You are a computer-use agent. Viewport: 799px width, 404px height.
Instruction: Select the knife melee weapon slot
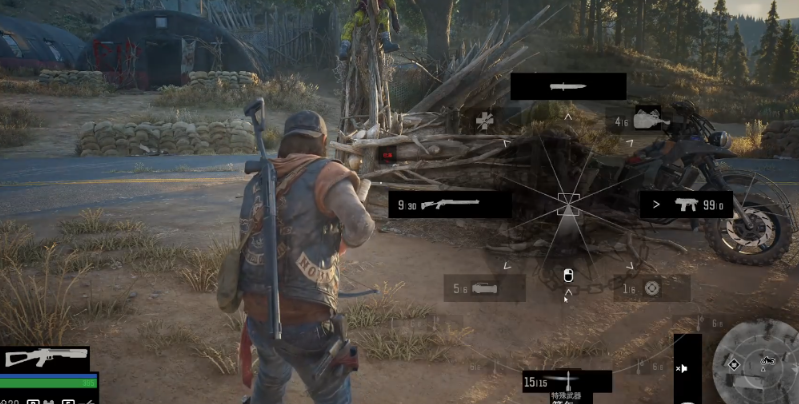(x=568, y=87)
